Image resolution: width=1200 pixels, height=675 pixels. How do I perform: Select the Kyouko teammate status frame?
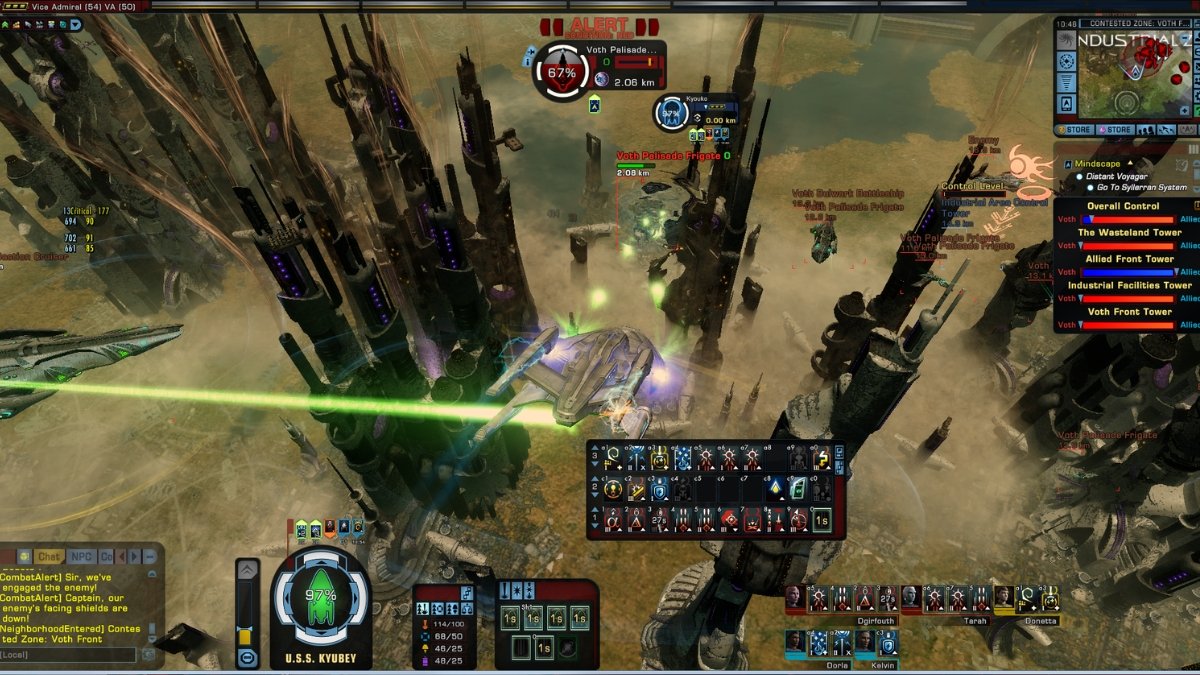pyautogui.click(x=671, y=113)
